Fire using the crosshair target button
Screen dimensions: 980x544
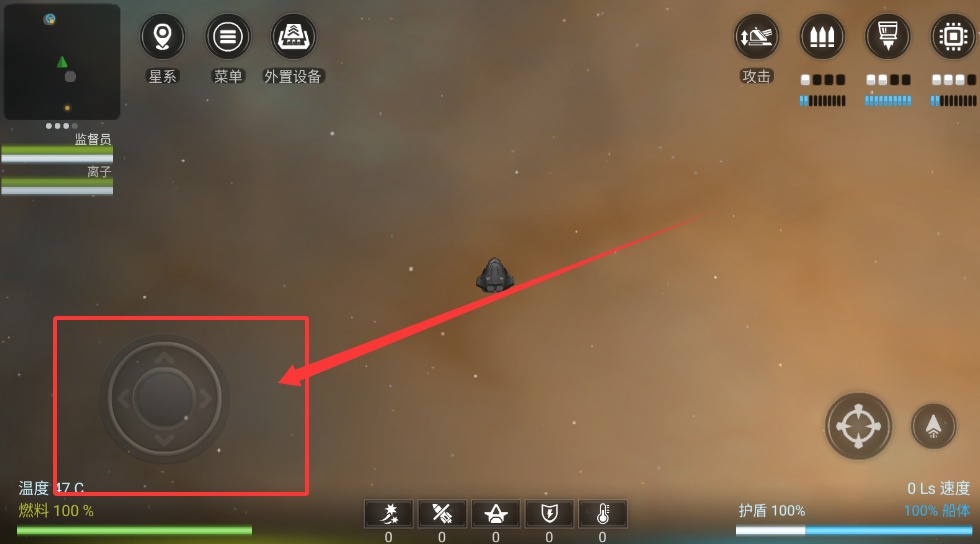(x=858, y=426)
